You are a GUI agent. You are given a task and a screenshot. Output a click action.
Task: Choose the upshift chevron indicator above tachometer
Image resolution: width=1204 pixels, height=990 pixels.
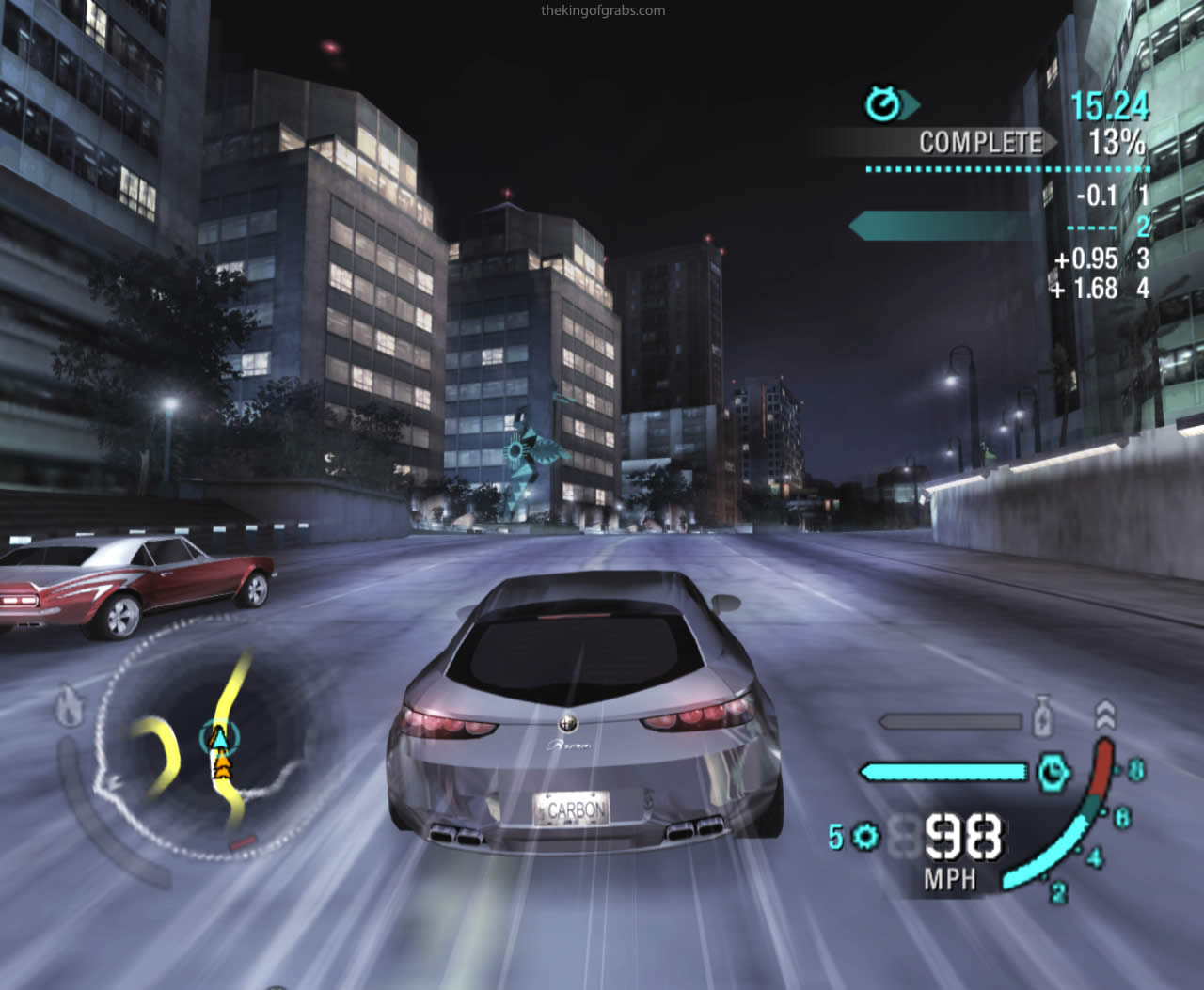[1106, 715]
